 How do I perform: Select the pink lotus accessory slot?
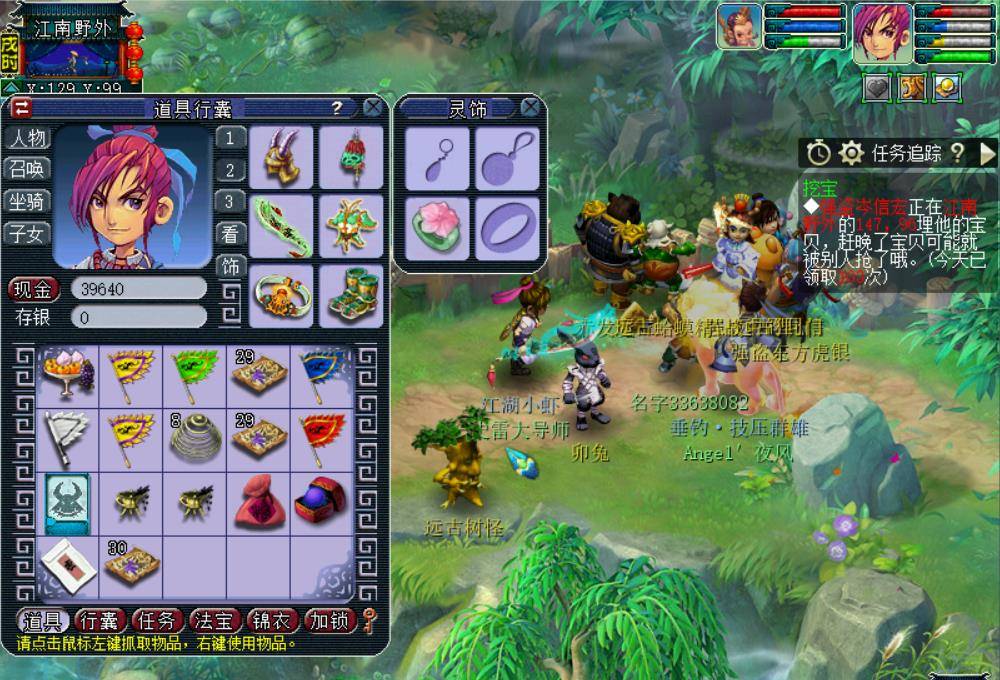437,228
